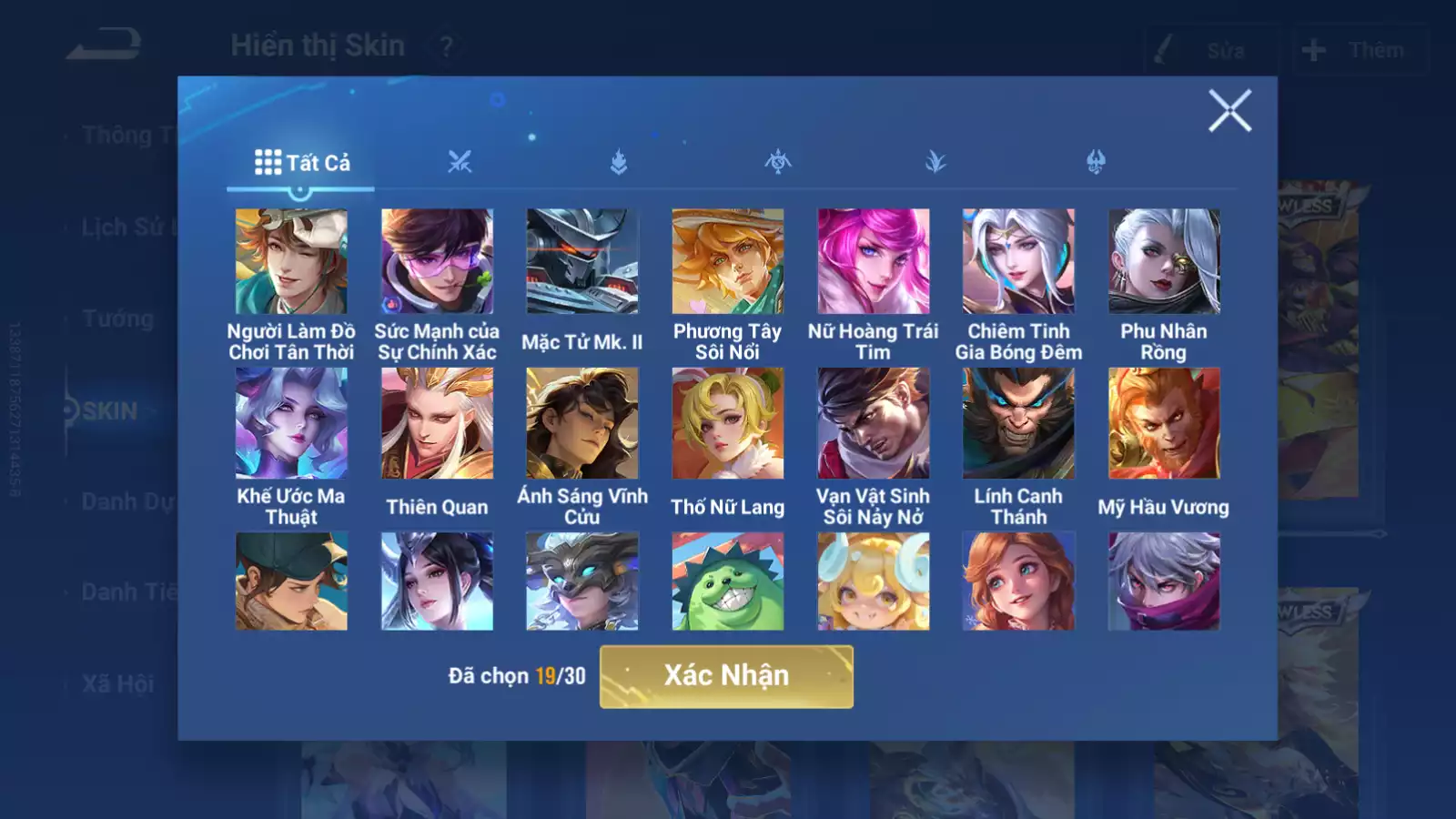Choose Ánh Sáng Vĩnh Cửu skin
The height and width of the screenshot is (819, 1456).
[x=582, y=423]
